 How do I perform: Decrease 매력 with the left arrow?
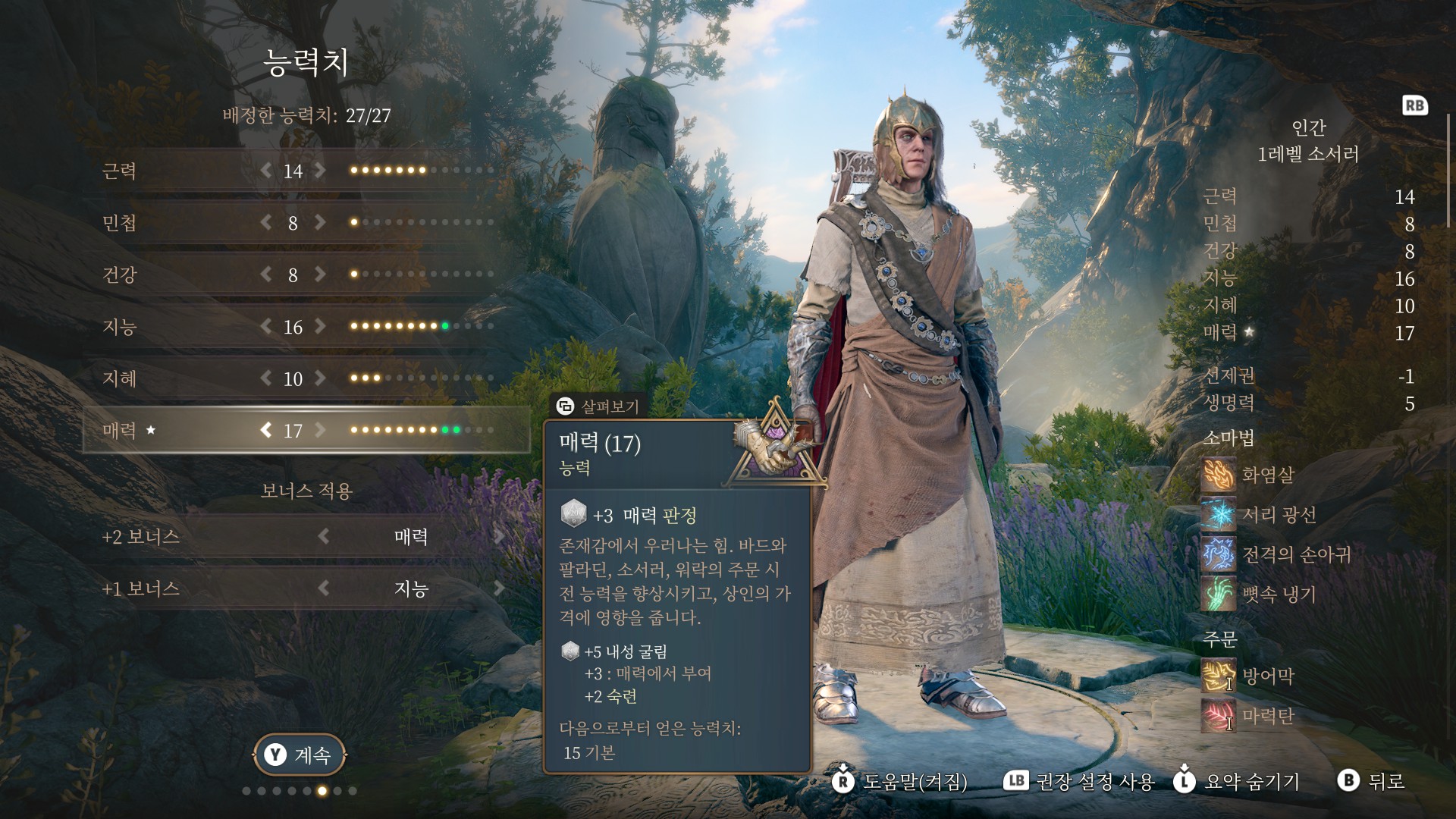[x=265, y=431]
